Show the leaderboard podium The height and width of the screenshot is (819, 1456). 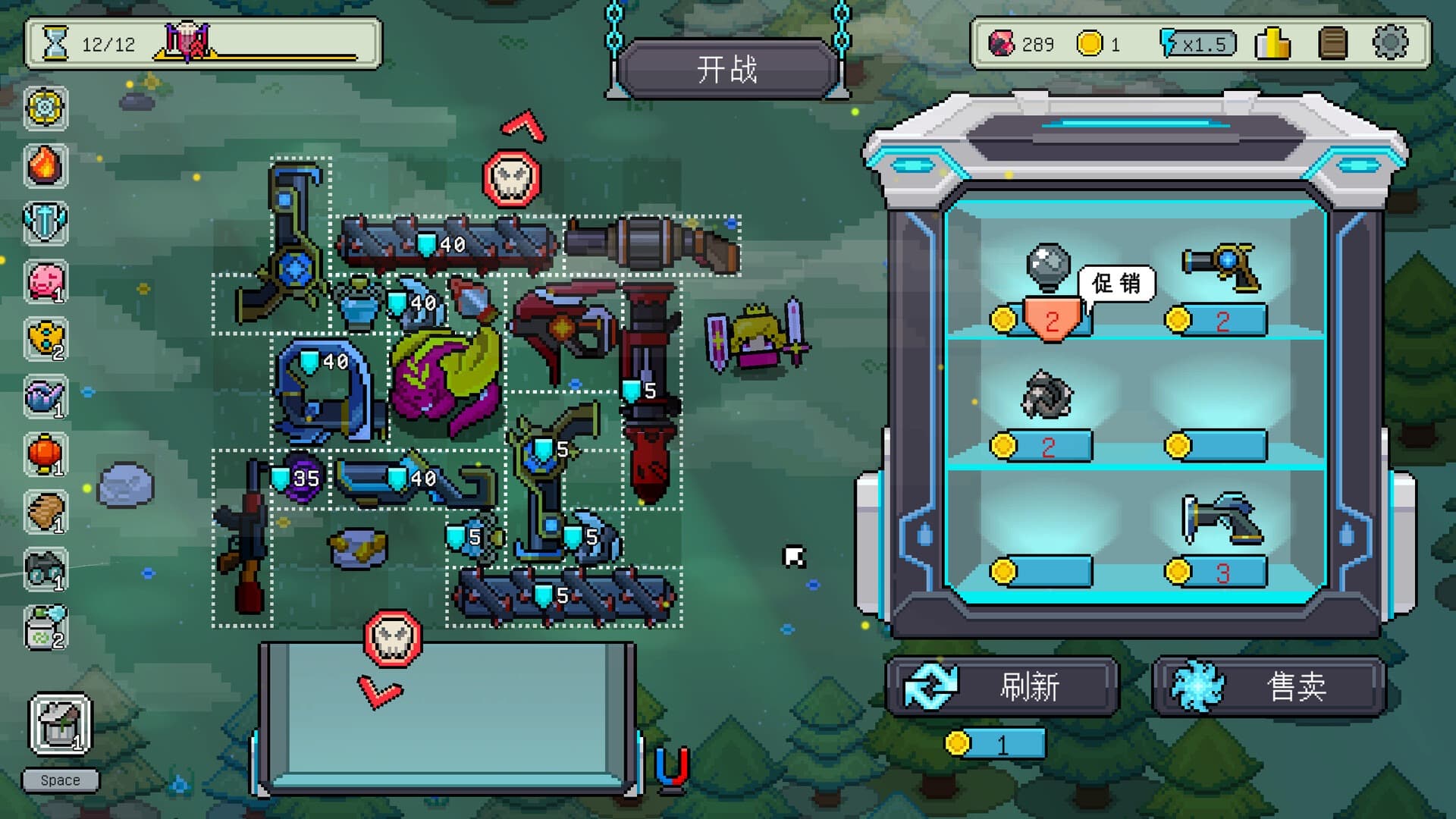tap(1273, 43)
